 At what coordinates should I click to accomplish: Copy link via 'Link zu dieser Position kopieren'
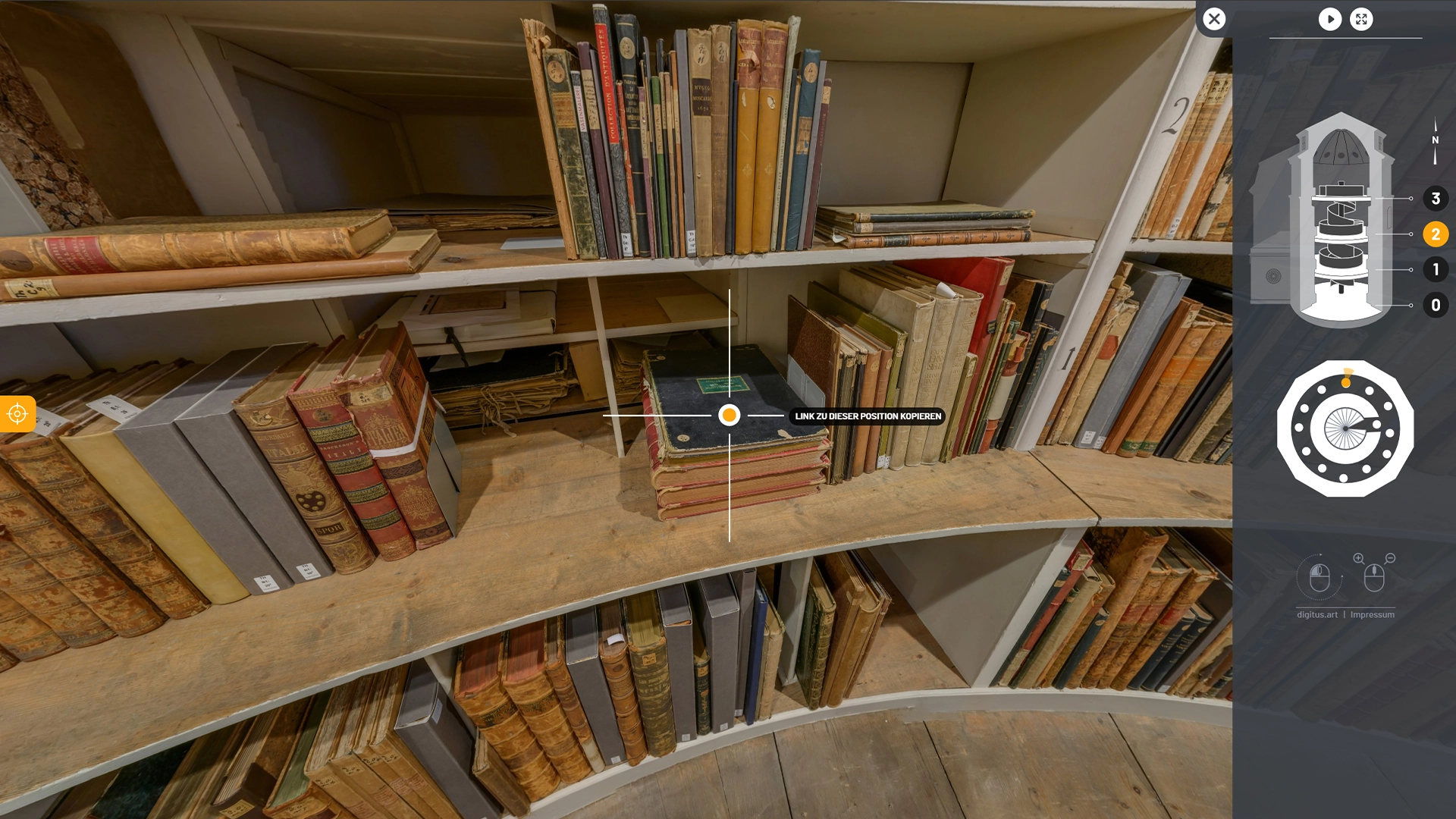coord(868,416)
